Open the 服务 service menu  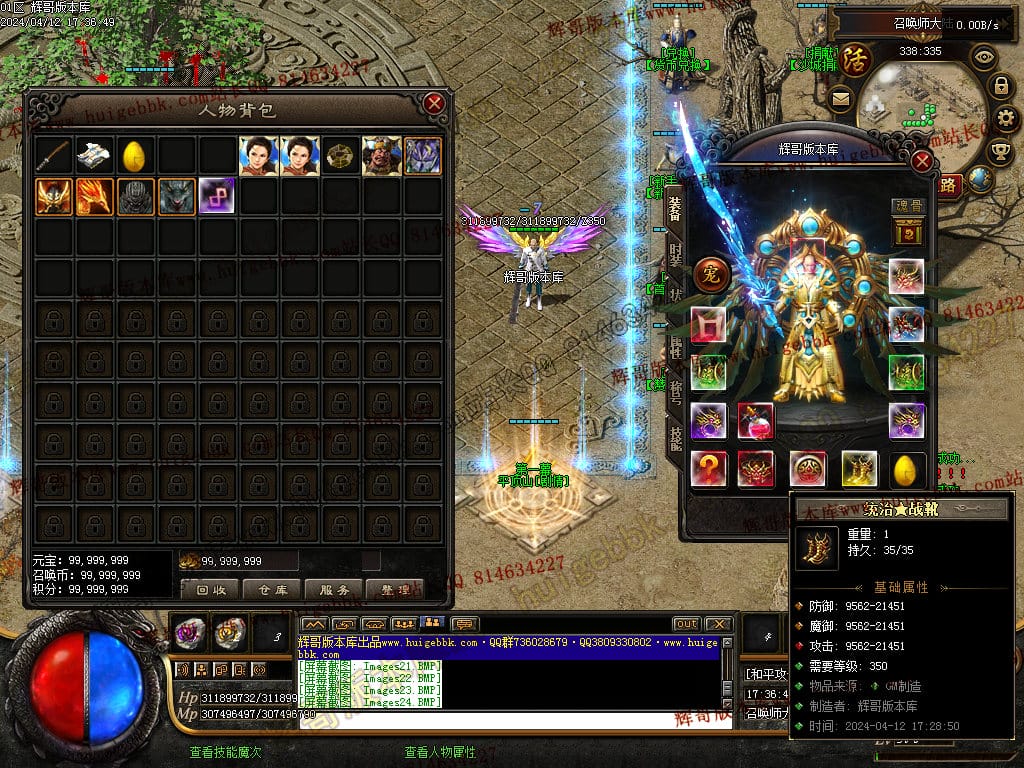(x=334, y=590)
